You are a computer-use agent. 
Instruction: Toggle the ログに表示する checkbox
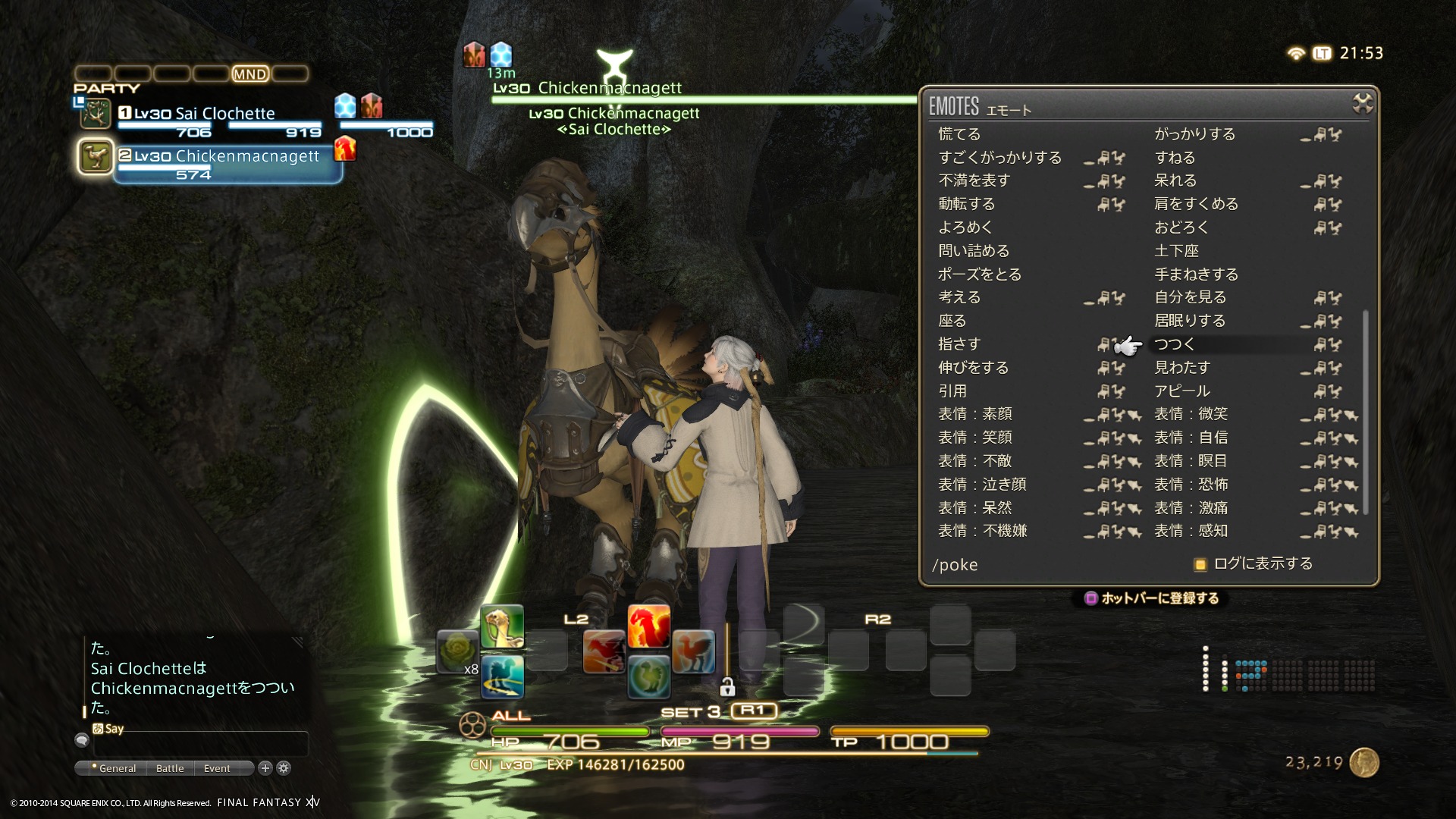pyautogui.click(x=1200, y=564)
